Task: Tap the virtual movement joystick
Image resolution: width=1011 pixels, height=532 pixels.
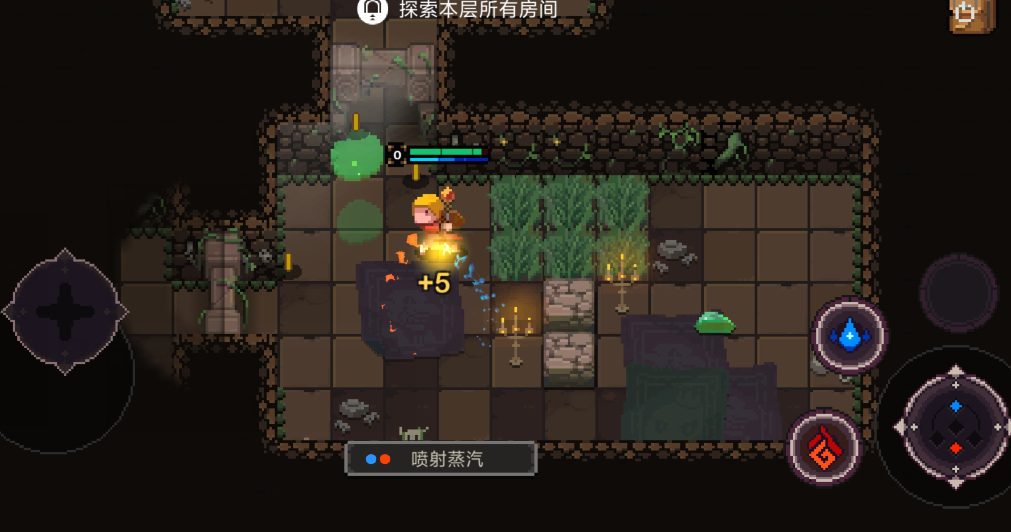Action: coord(66,311)
